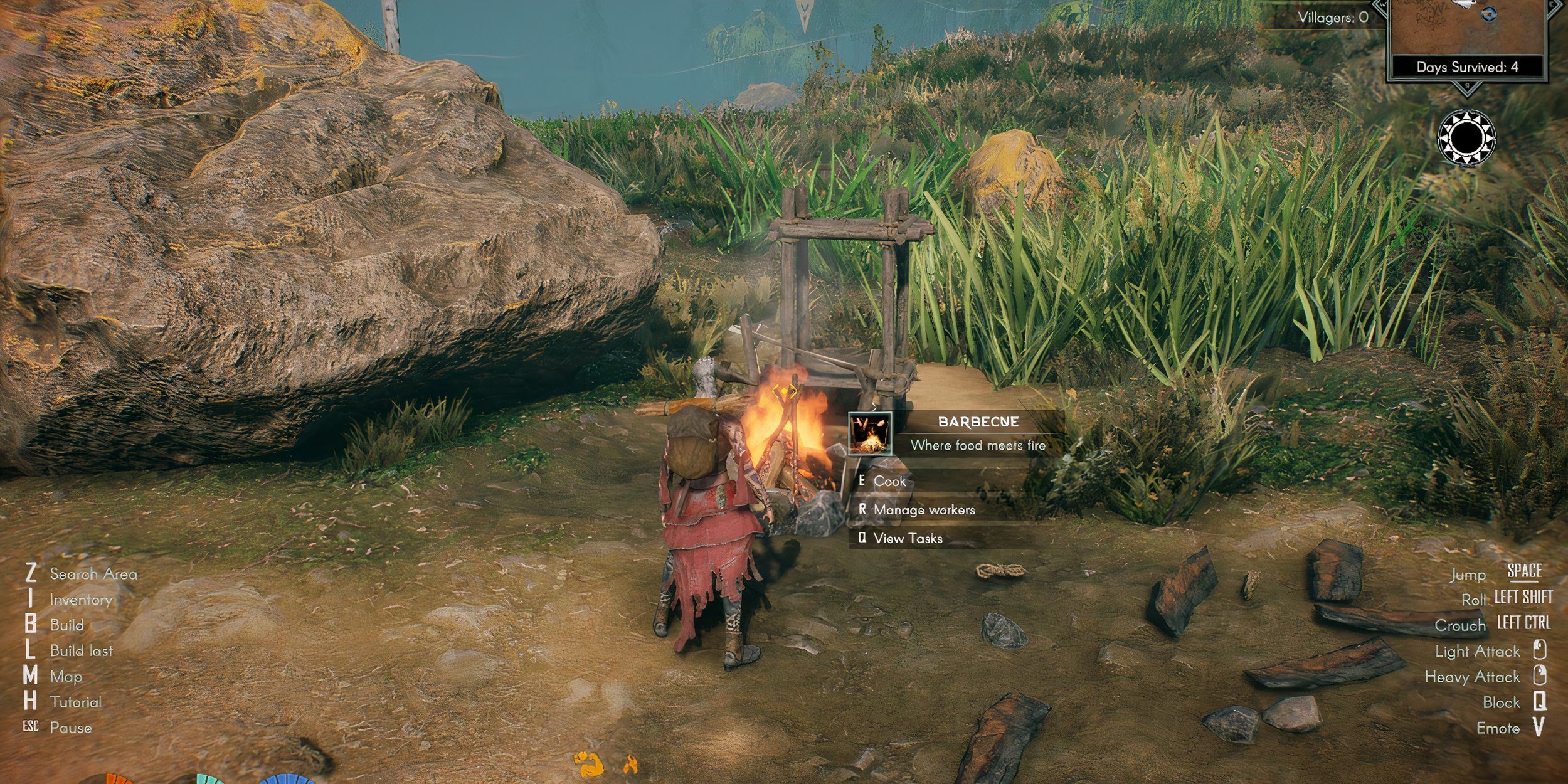Click the sun-shaped time of day dial
1568x784 pixels.
1466,137
